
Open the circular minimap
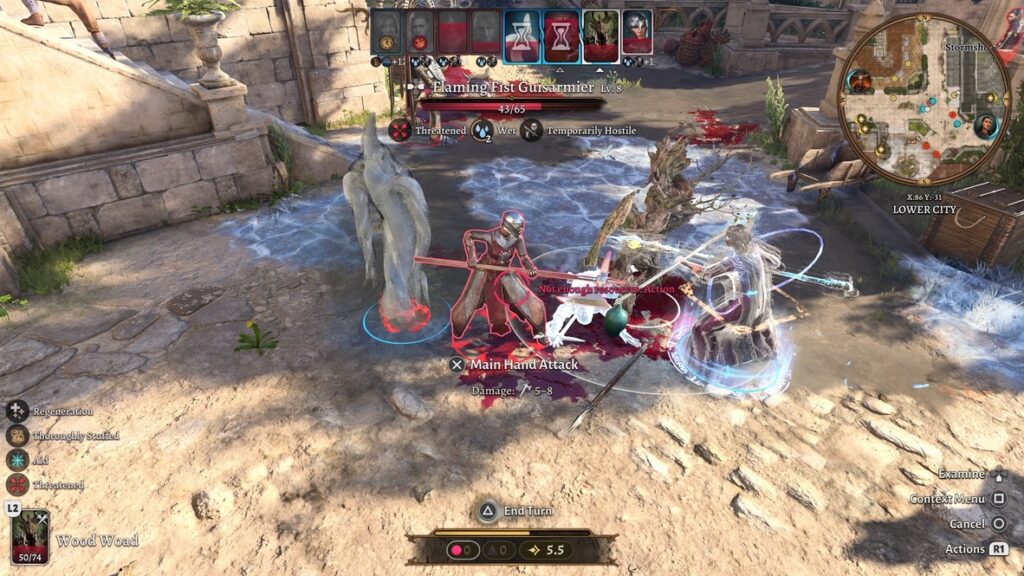click(x=924, y=98)
